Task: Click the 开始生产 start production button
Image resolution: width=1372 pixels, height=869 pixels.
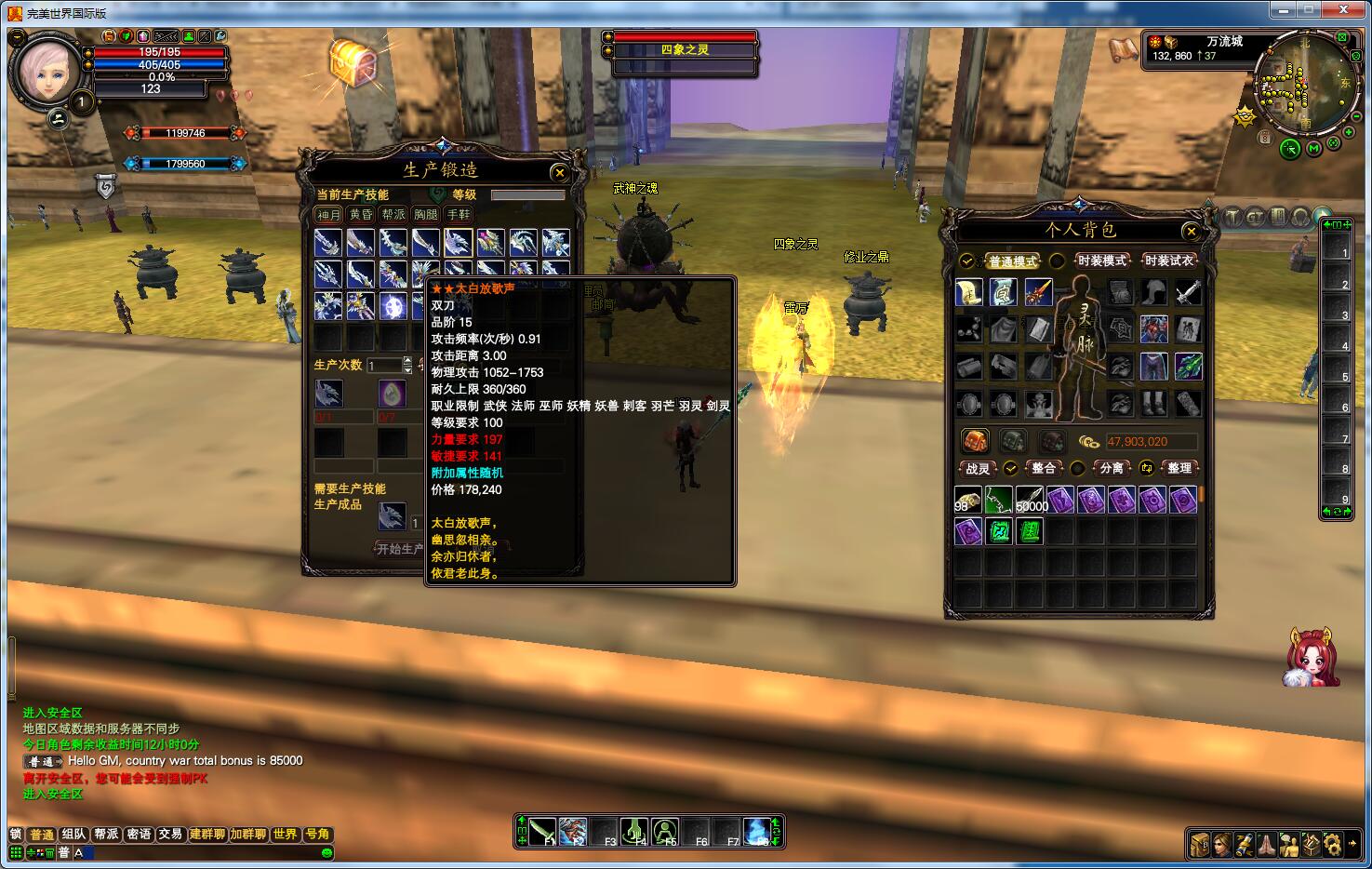Action: click(x=400, y=549)
